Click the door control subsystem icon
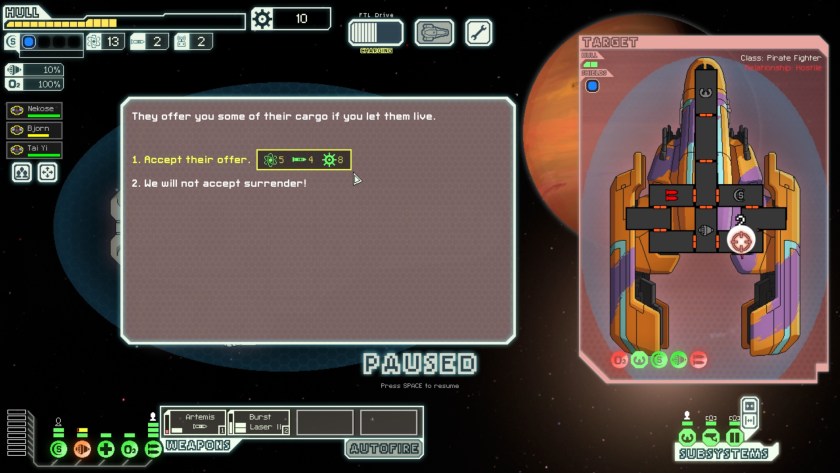The width and height of the screenshot is (840, 473). click(x=735, y=437)
